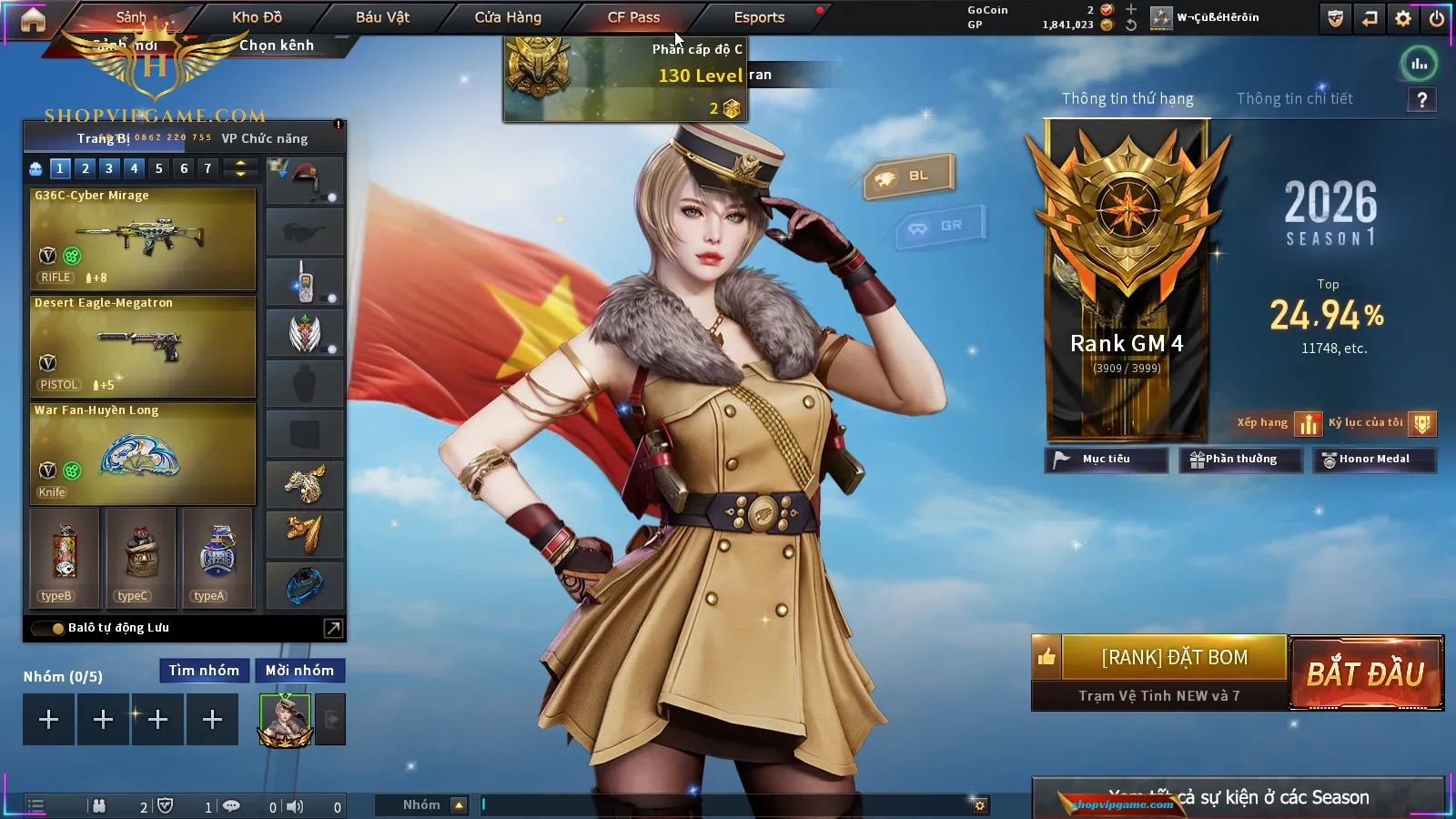Click the Tìm nhóm find group button

point(204,671)
